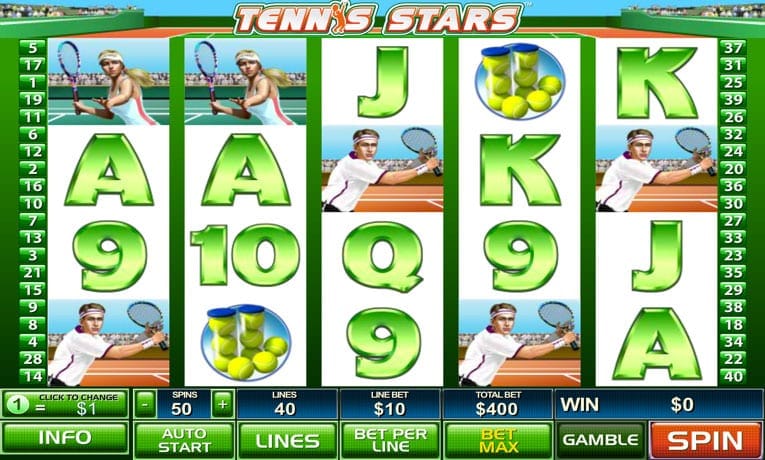This screenshot has width=765, height=460.
Task: Select the Lines button
Action: tap(287, 439)
